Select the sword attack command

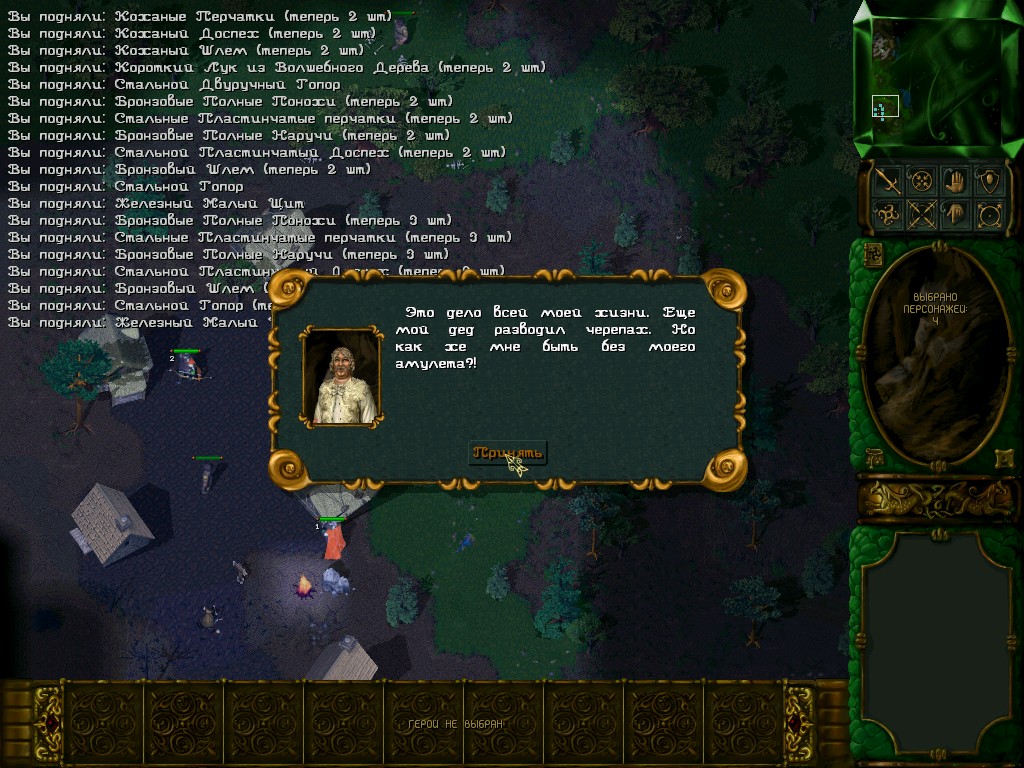pyautogui.click(x=887, y=181)
